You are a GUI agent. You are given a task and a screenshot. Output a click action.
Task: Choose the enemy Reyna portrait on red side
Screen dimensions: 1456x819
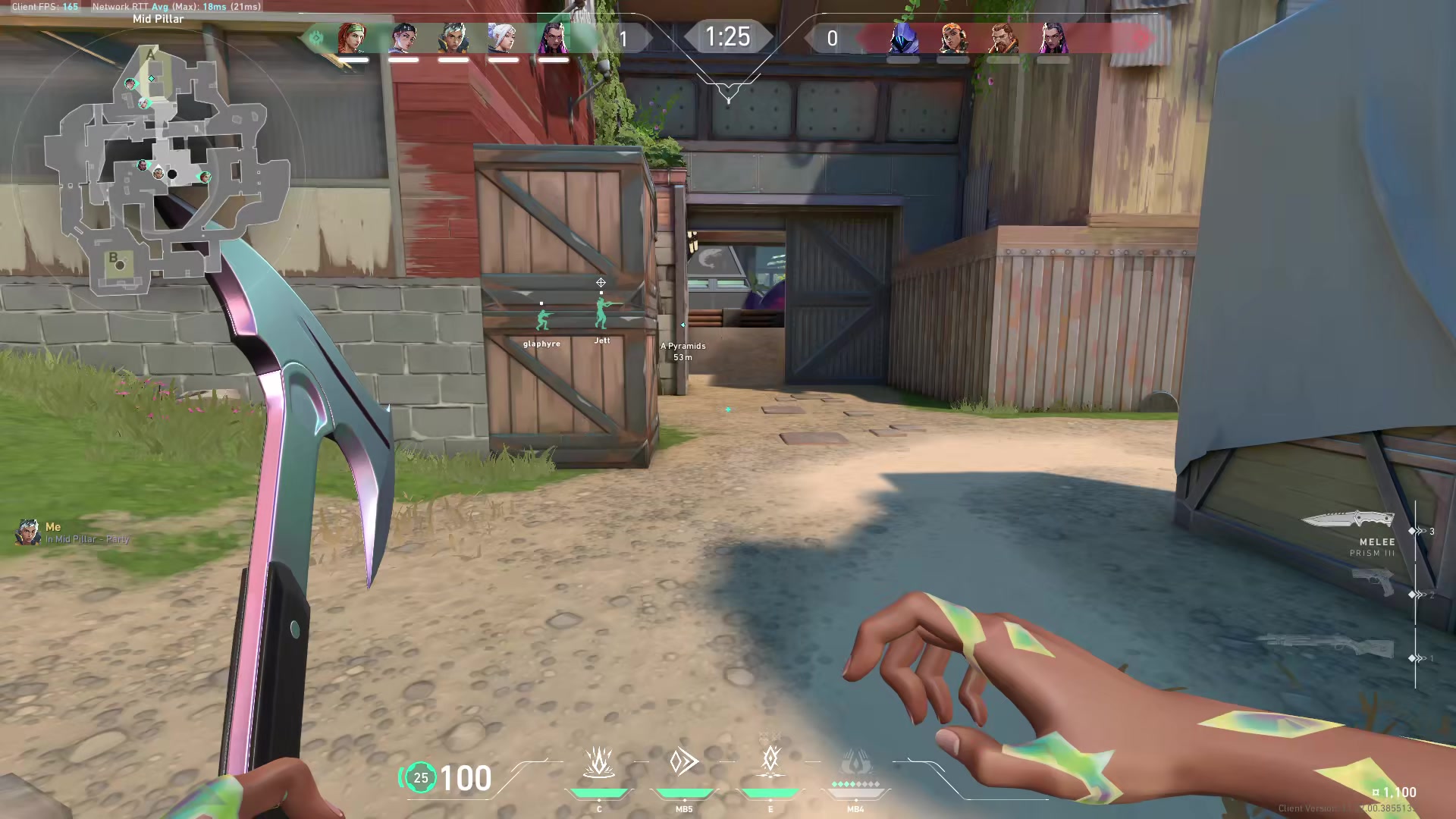click(x=1053, y=38)
